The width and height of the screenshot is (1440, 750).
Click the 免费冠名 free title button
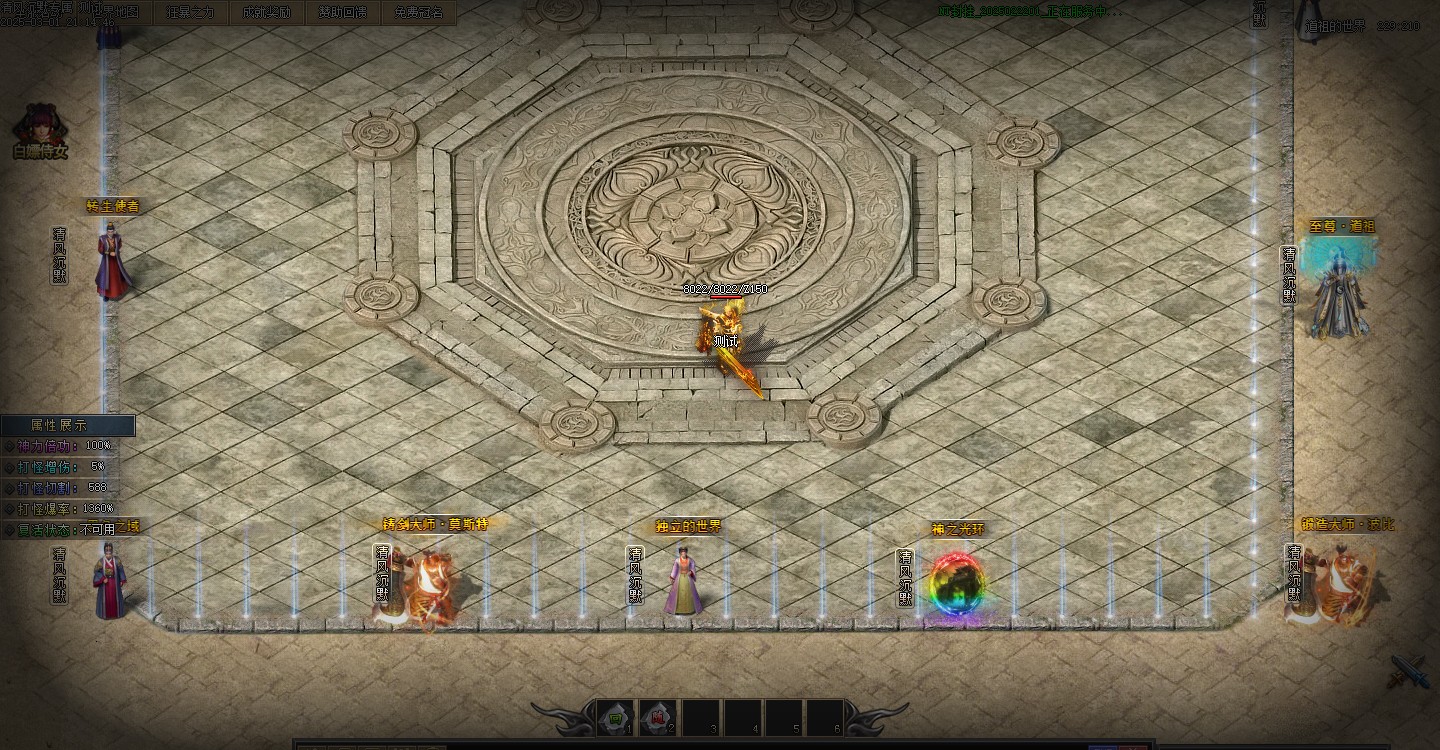click(419, 13)
